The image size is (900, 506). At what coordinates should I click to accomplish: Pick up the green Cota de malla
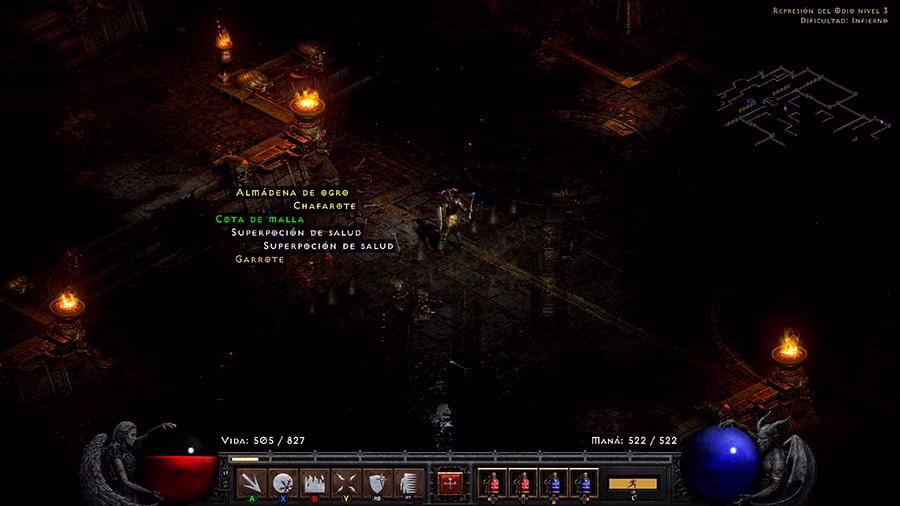(x=259, y=219)
